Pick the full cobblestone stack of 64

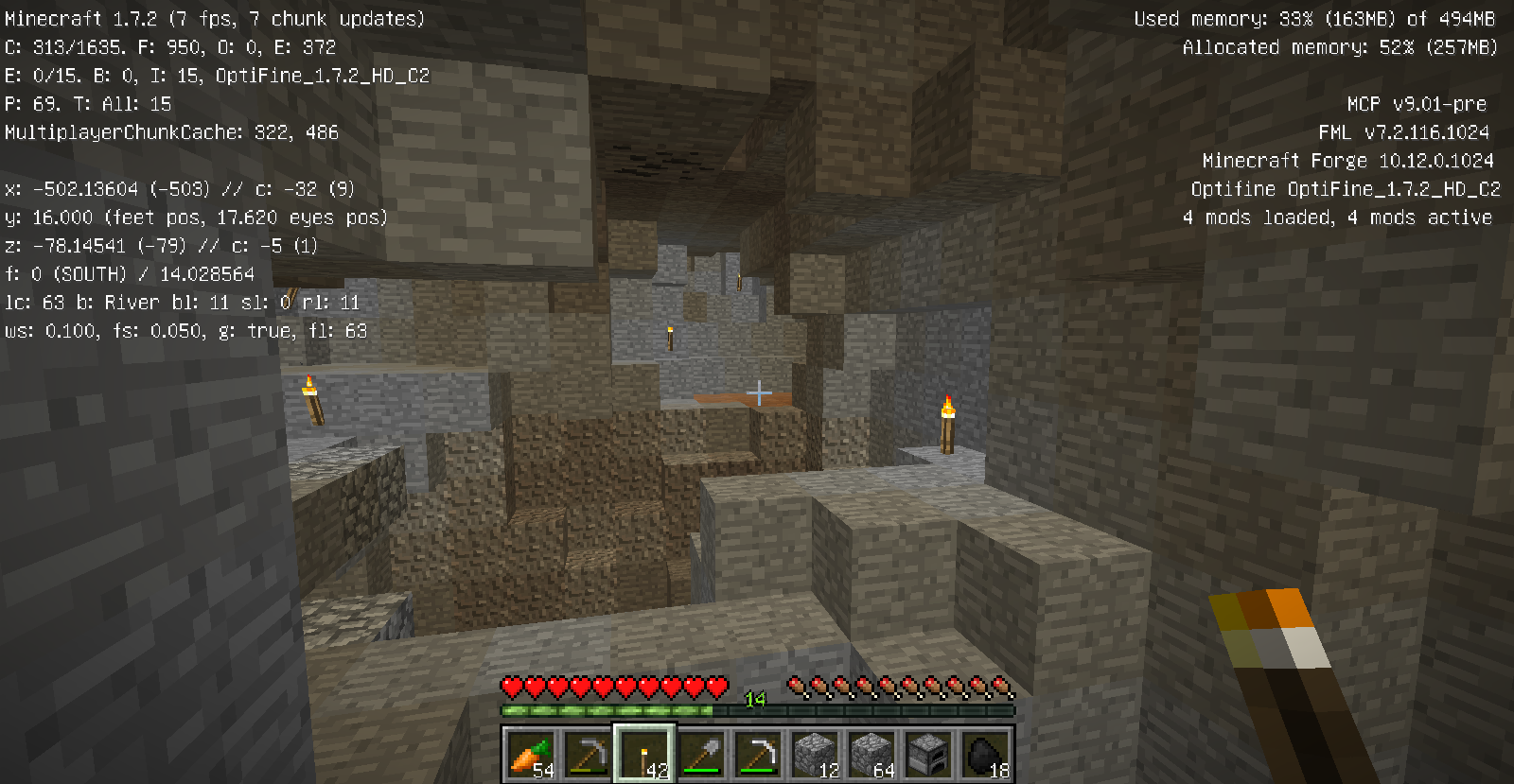click(x=871, y=754)
